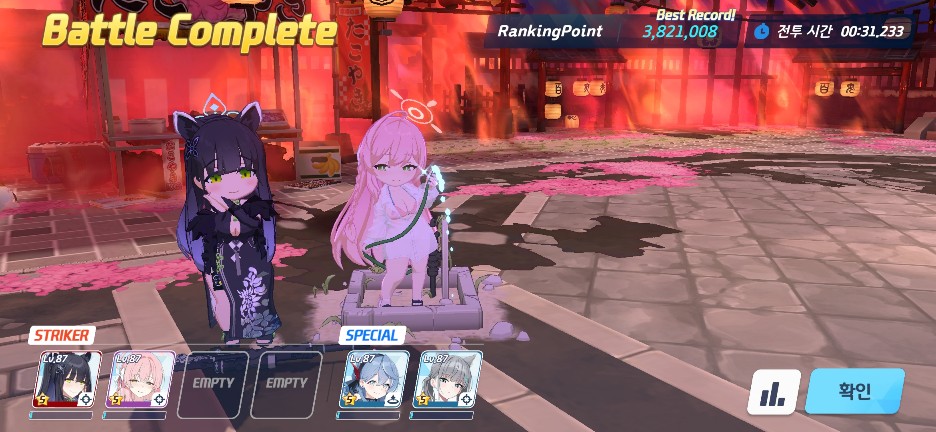Viewport: 936px width, 432px height.
Task: Confirm with the 확인 button
Action: tap(854, 391)
